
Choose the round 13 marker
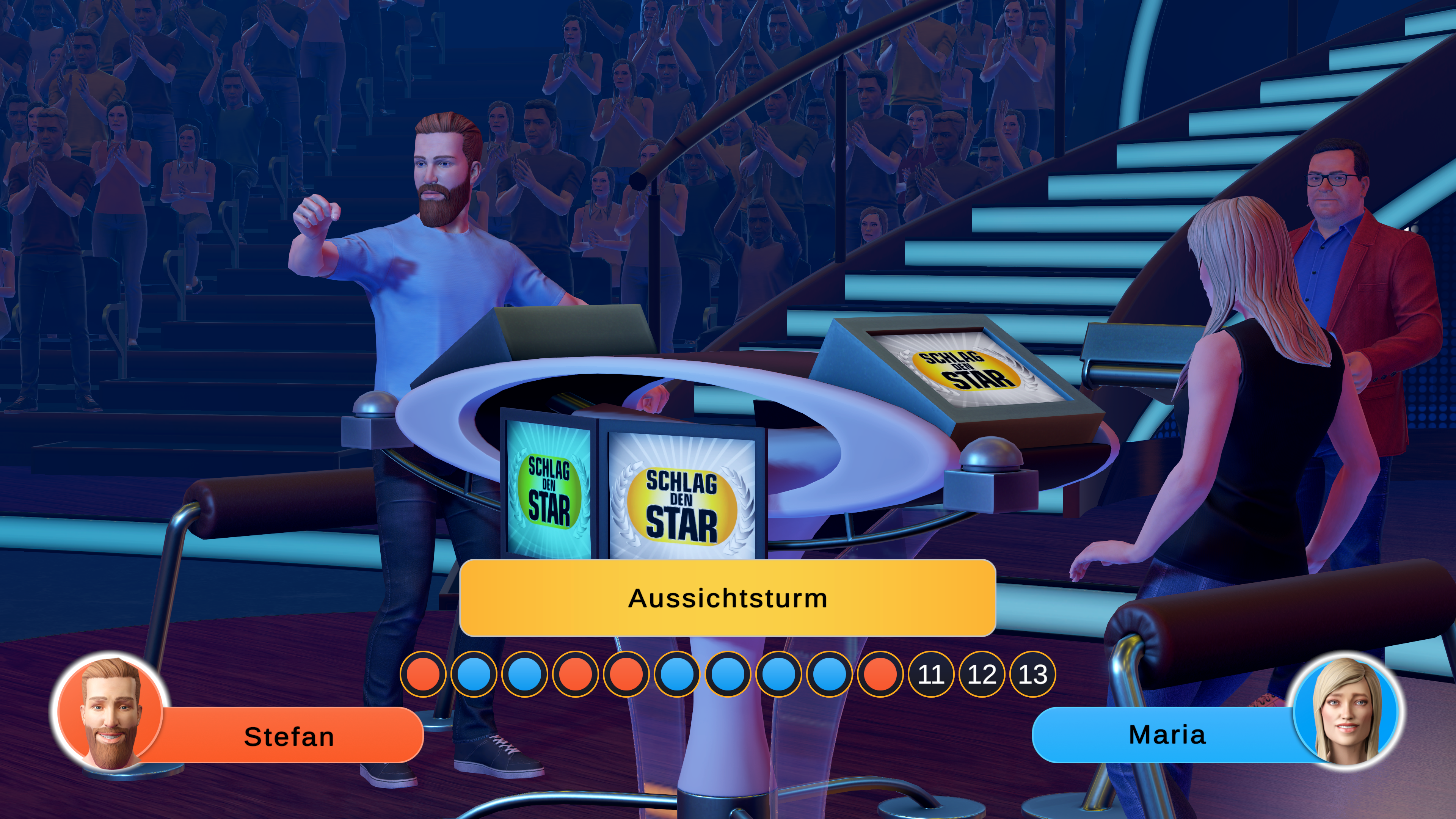tap(1032, 674)
